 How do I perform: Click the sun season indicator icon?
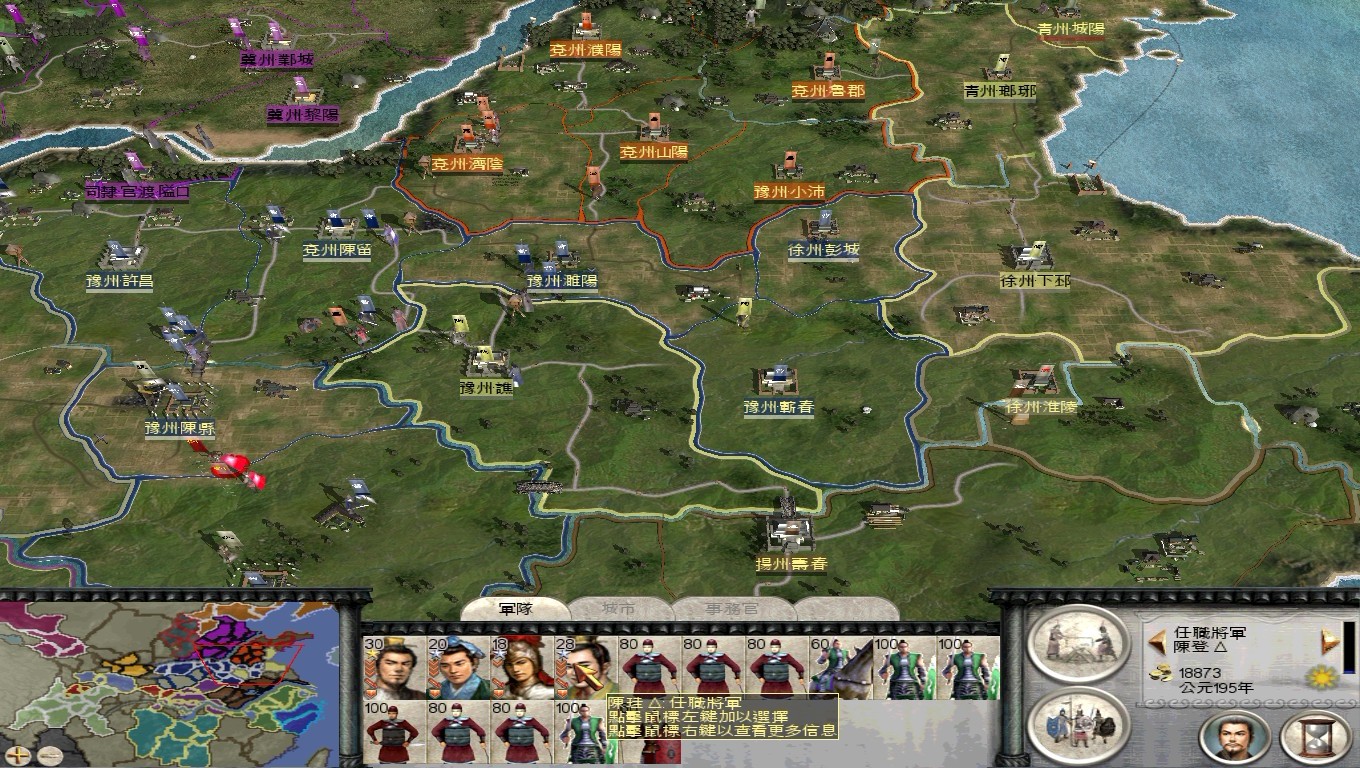[1322, 678]
